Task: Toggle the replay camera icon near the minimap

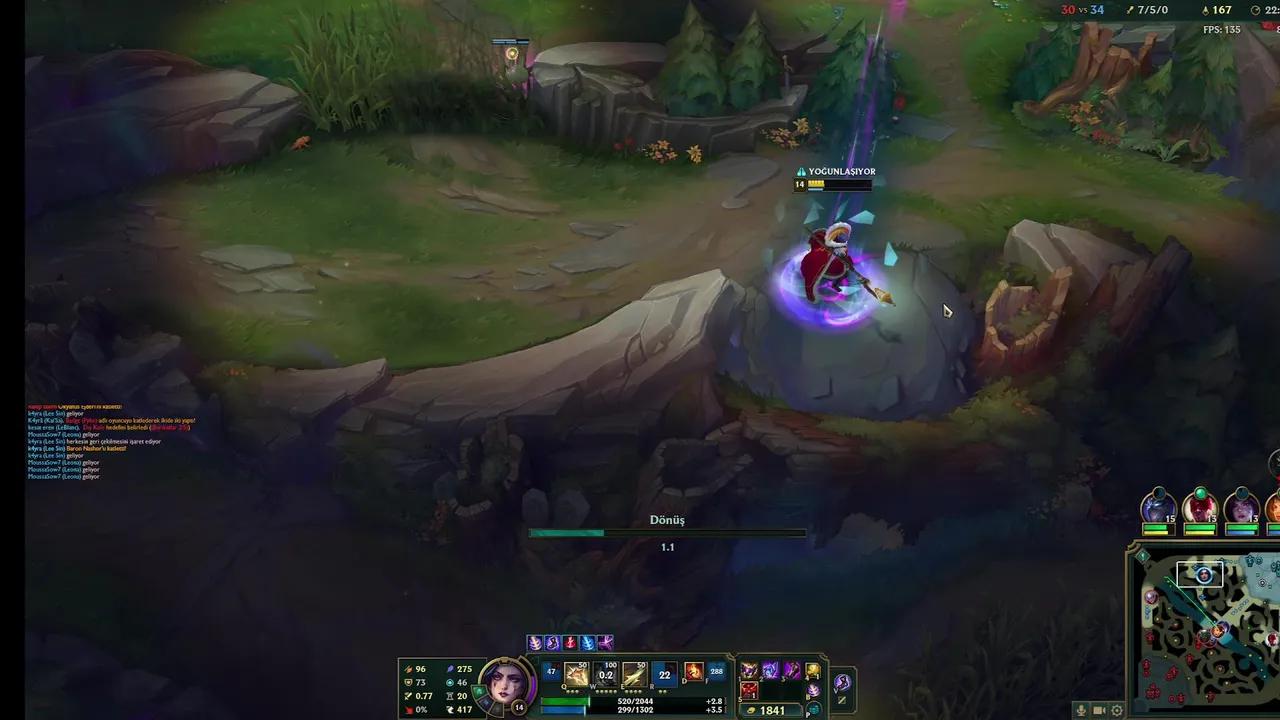Action: 1098,710
